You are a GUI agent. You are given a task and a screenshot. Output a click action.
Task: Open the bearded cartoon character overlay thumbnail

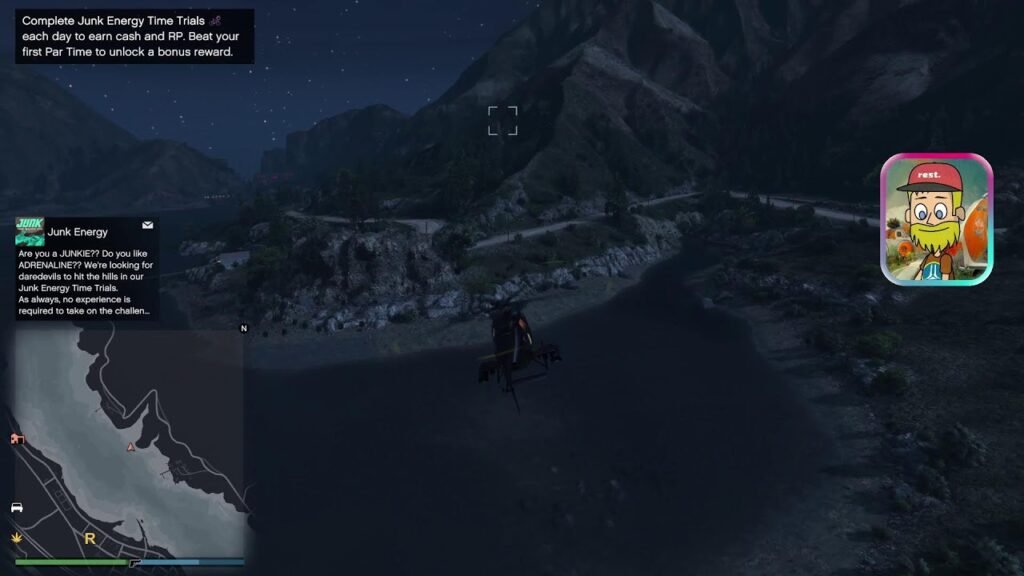click(936, 219)
